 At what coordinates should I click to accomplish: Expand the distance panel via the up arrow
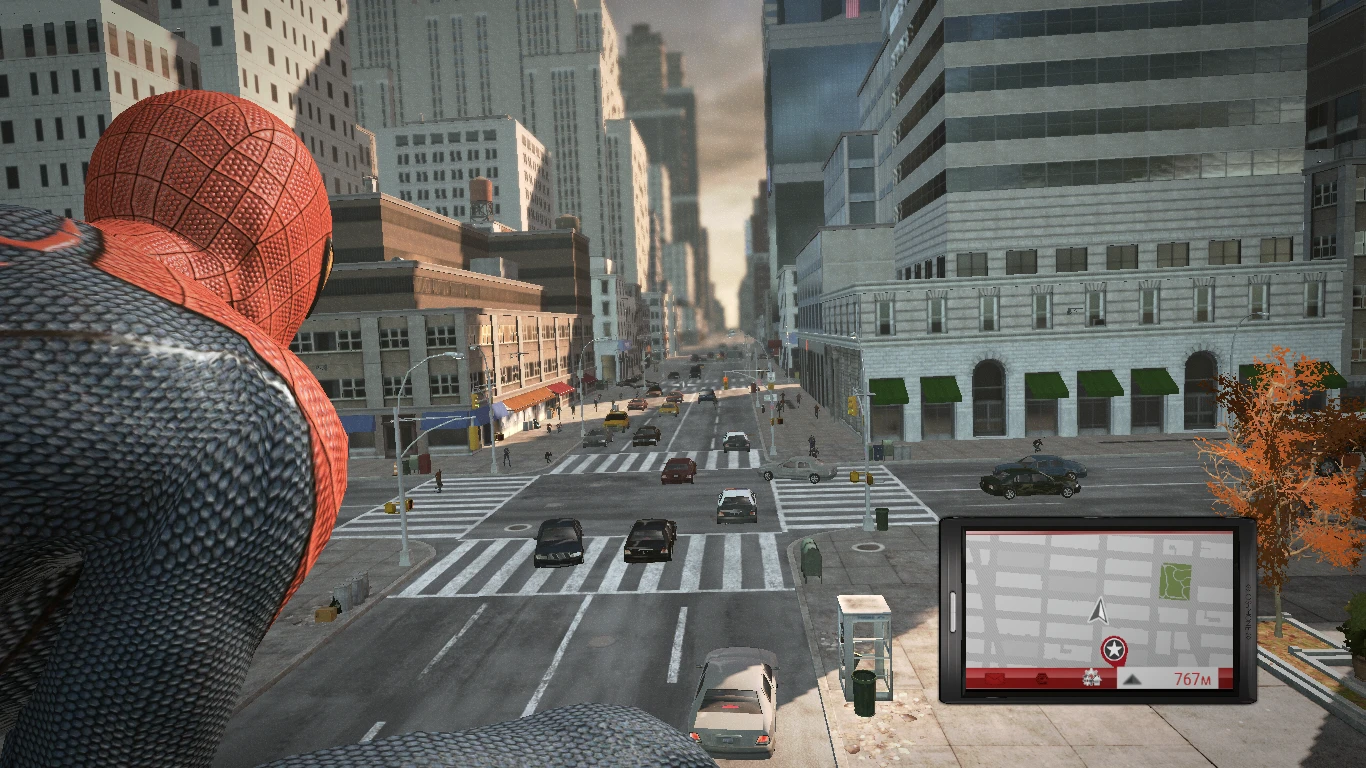[1134, 680]
